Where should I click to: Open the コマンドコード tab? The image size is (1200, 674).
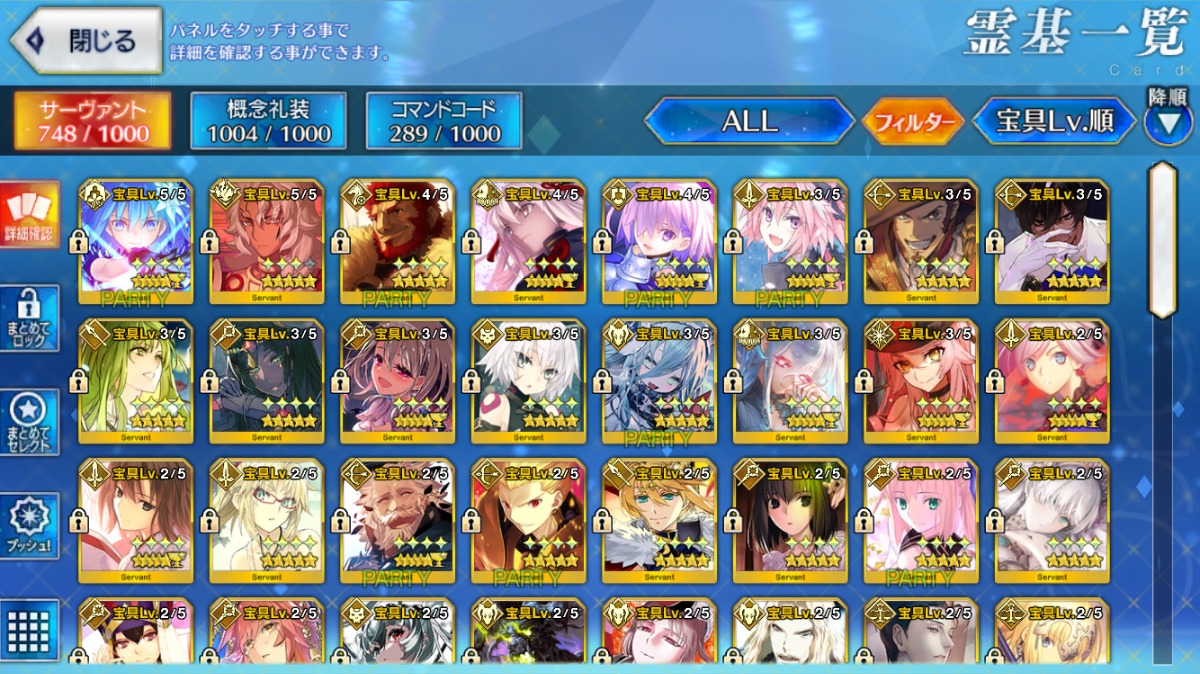[444, 121]
